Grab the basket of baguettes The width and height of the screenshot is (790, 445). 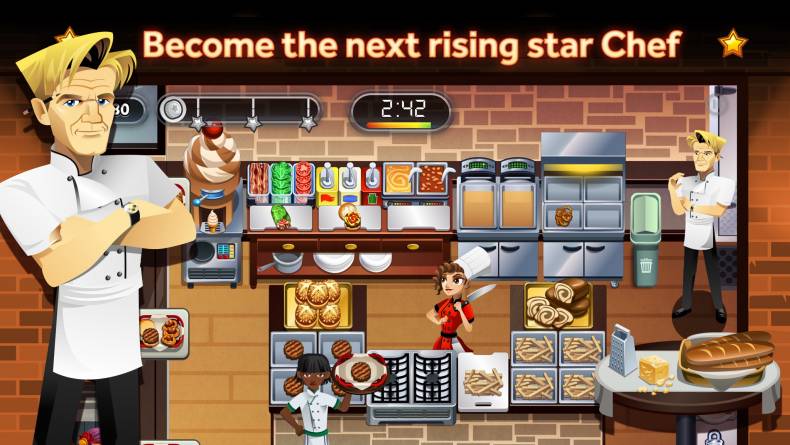pyautogui.click(x=727, y=354)
